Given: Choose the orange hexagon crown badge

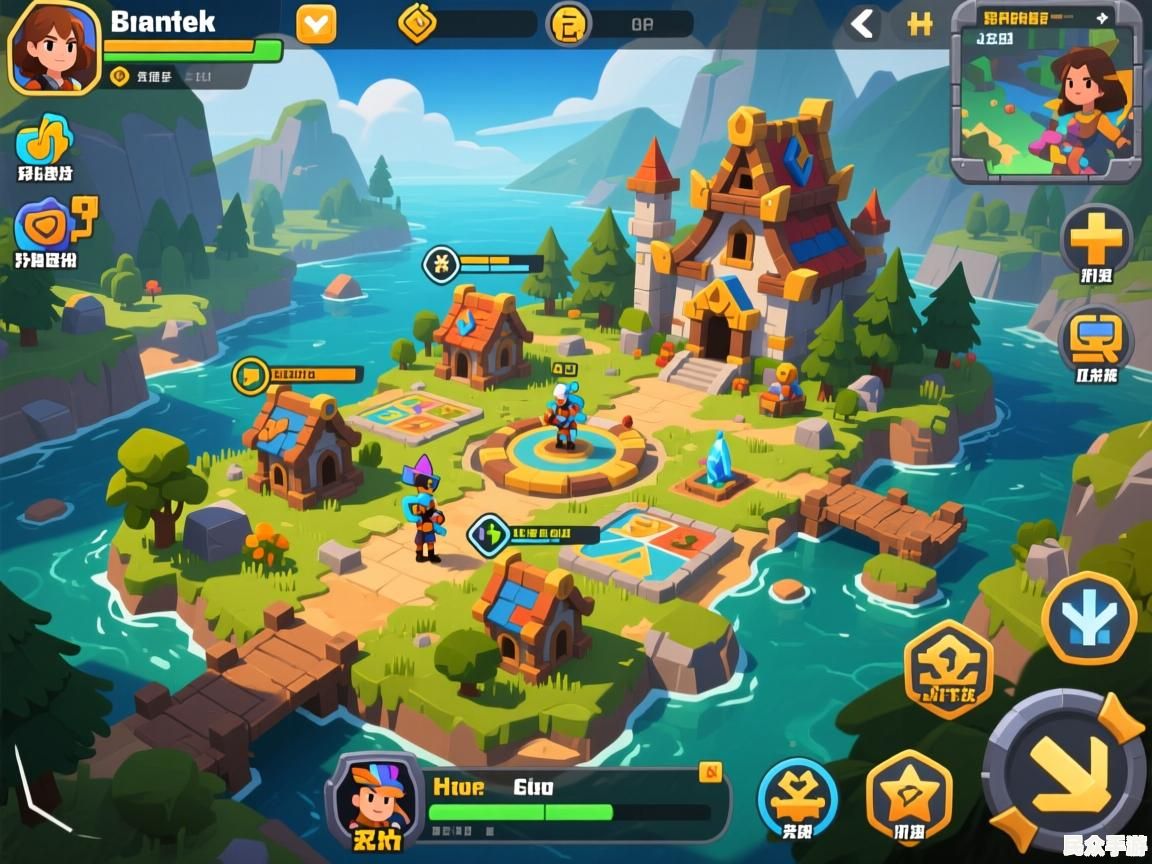Looking at the screenshot, I should pos(948,667).
